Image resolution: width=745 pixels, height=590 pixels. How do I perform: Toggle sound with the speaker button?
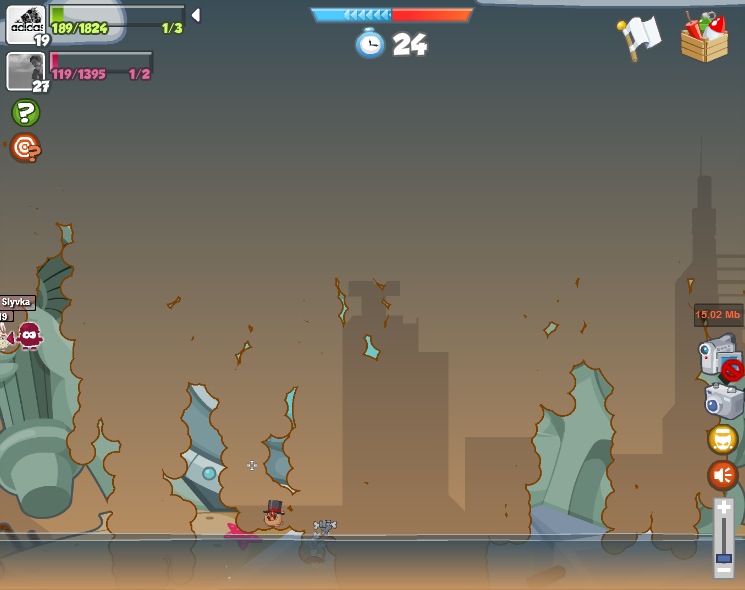[722, 474]
